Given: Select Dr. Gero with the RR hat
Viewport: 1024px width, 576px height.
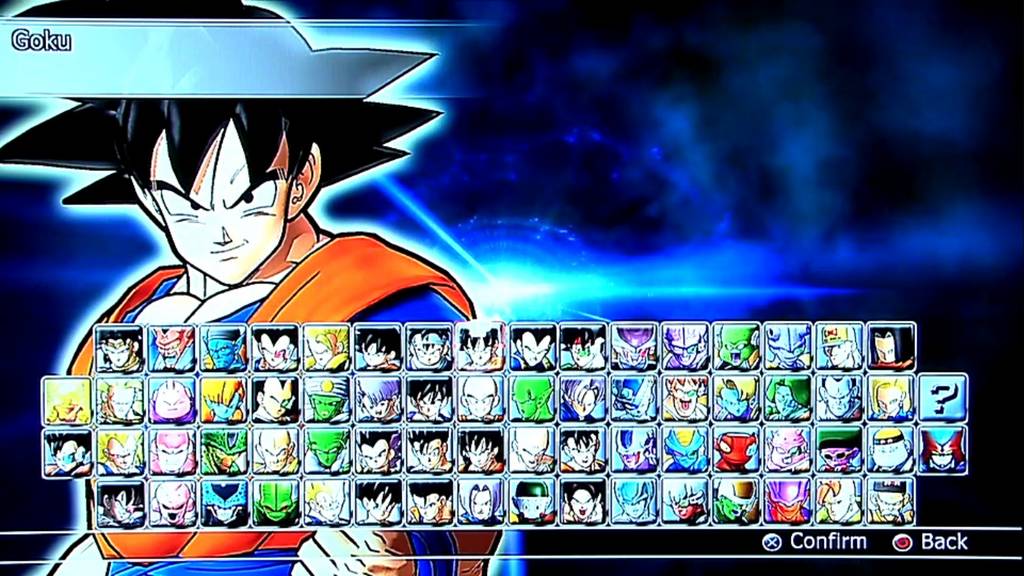Looking at the screenshot, I should [x=839, y=347].
